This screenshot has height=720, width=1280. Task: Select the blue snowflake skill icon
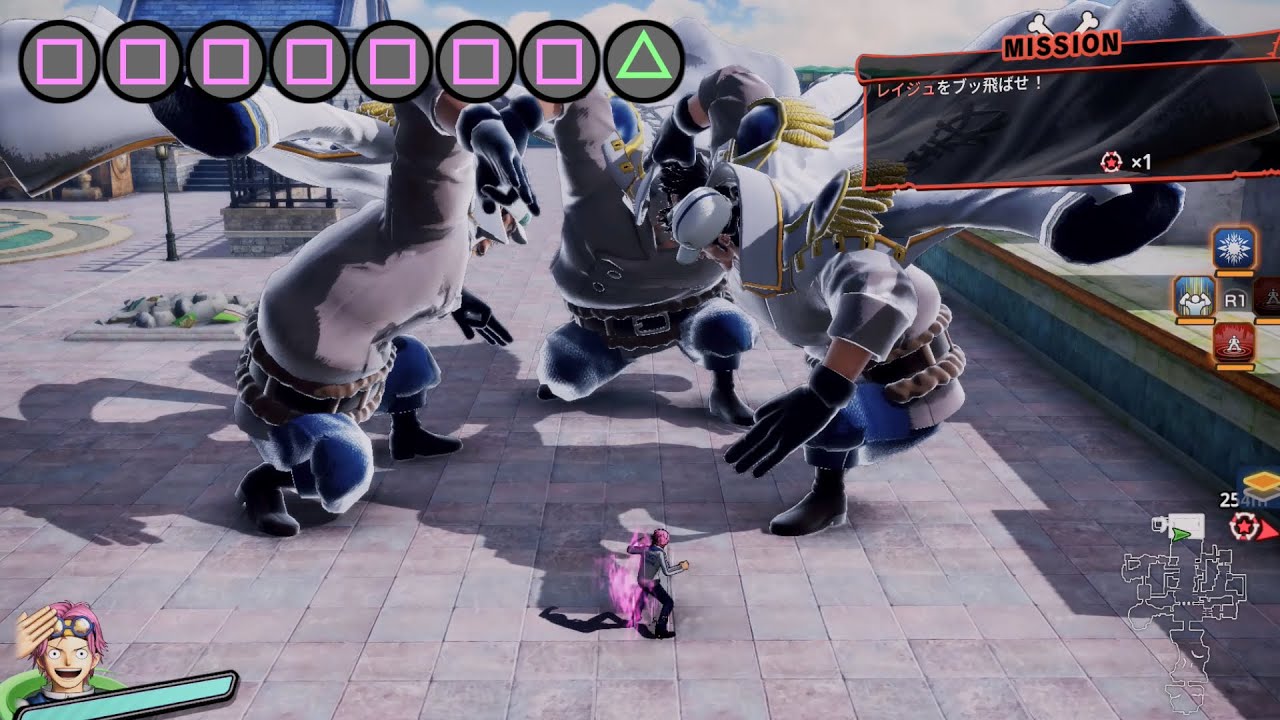(1234, 247)
